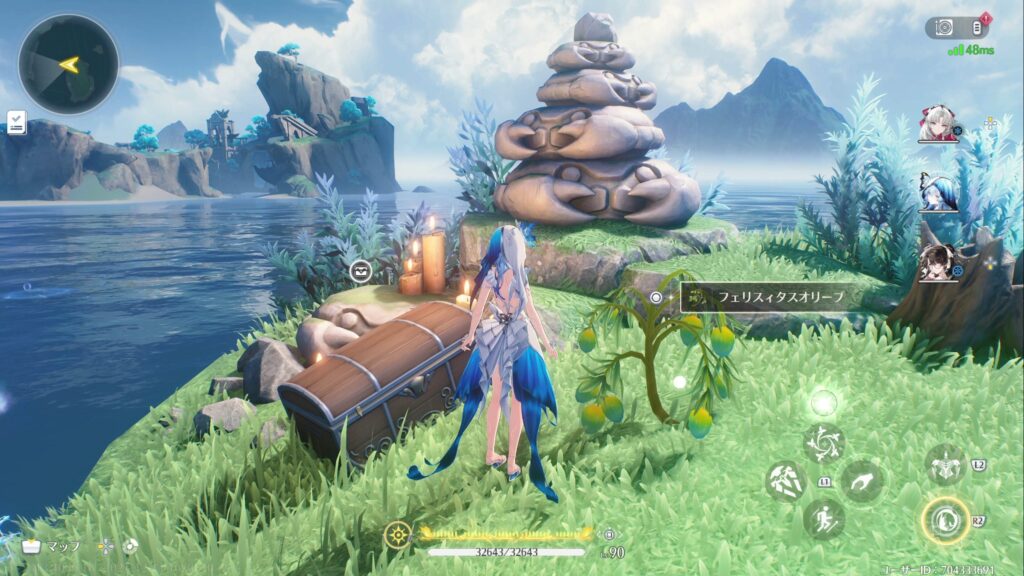Tap the hand grab action button

point(861,481)
